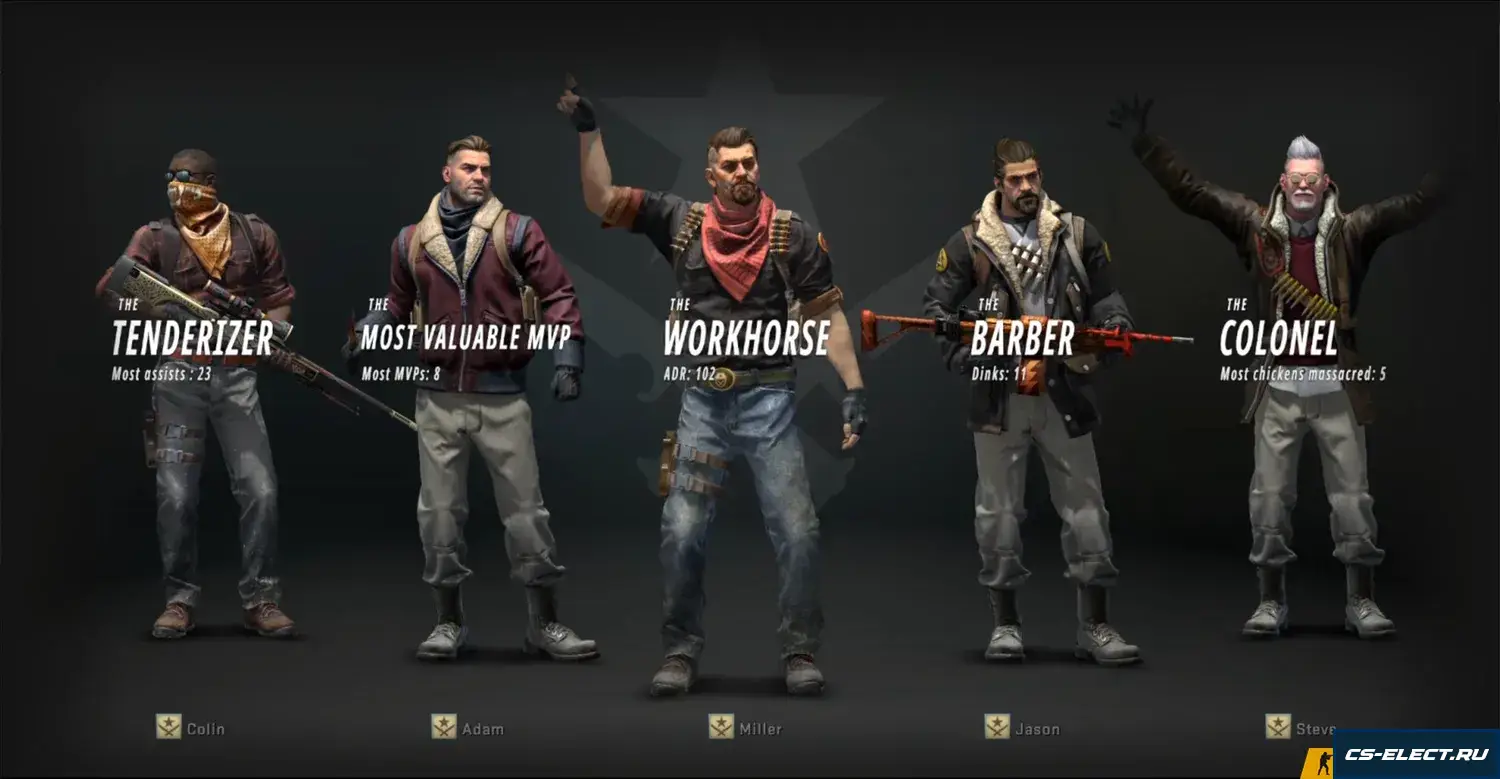The width and height of the screenshot is (1500, 779).
Task: Click Miller's player name label
Action: 760,729
